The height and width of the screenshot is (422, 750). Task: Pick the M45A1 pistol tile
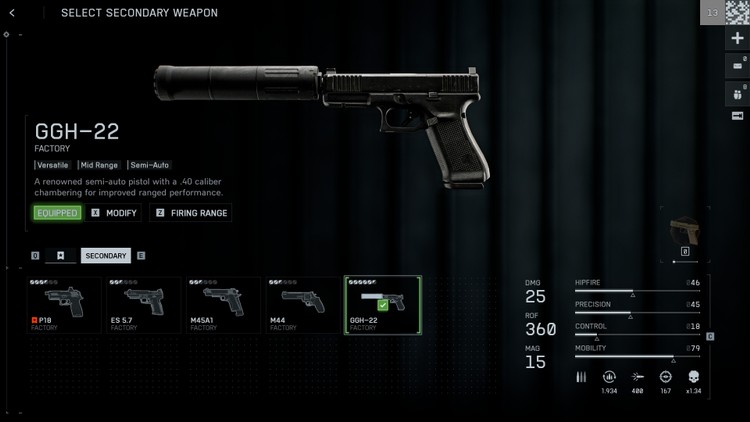pyautogui.click(x=223, y=305)
